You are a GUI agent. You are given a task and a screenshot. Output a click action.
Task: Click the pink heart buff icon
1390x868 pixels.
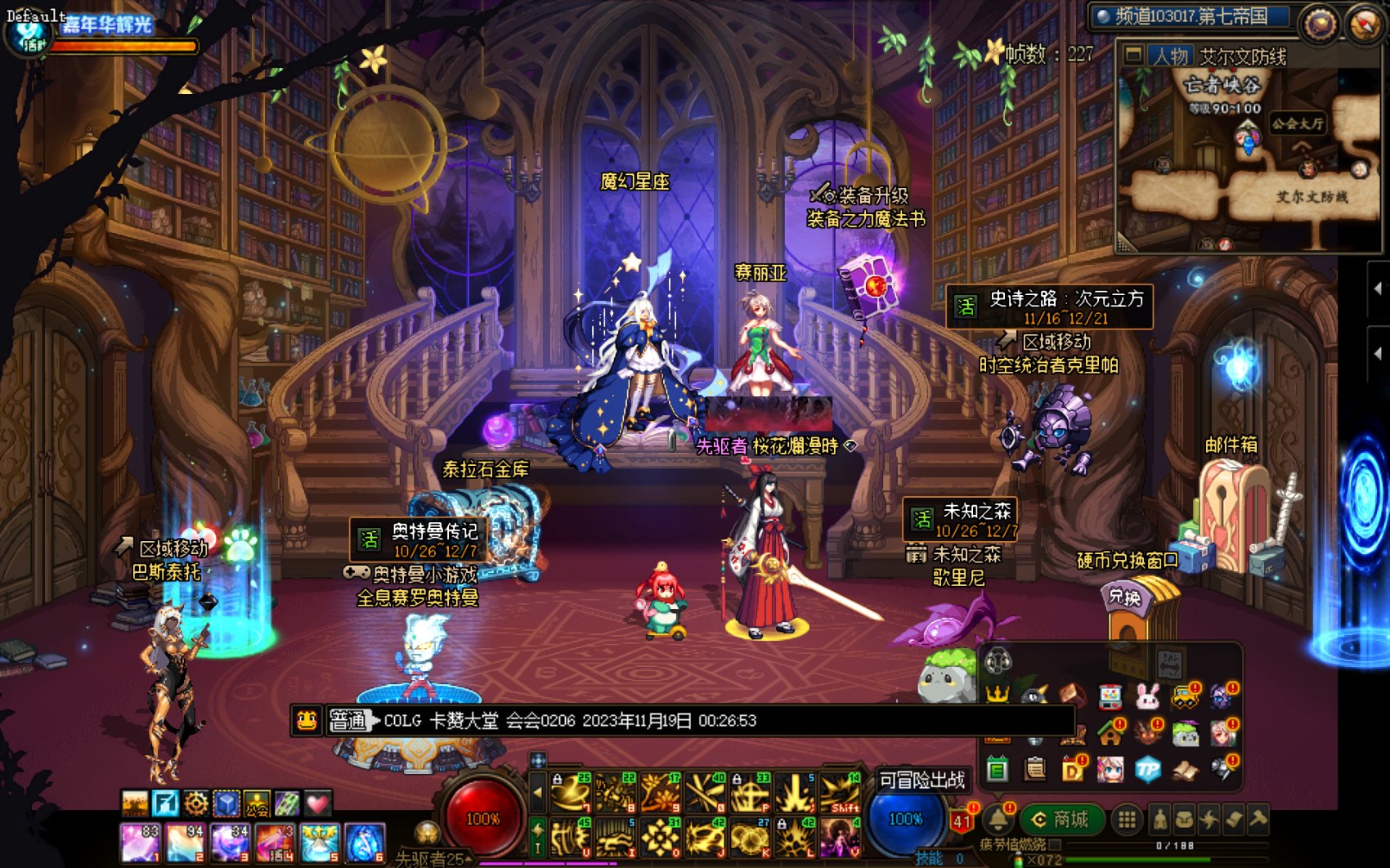coord(318,803)
